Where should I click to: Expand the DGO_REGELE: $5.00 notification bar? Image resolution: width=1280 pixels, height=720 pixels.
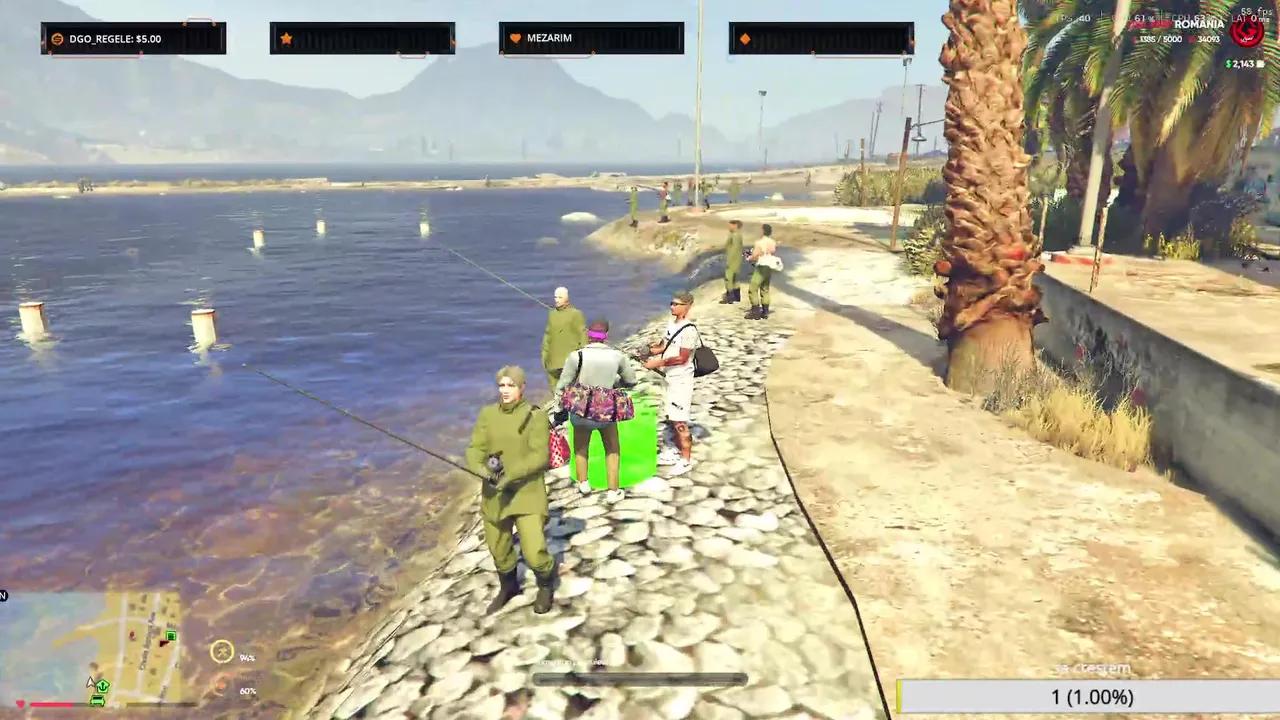(133, 38)
